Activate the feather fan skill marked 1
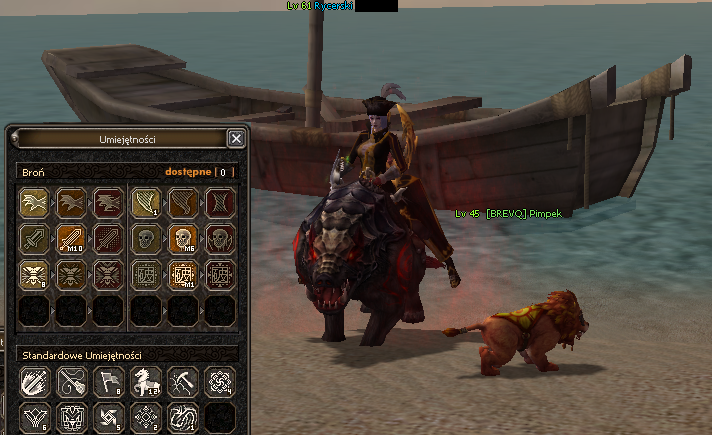The image size is (712, 435). [145, 203]
